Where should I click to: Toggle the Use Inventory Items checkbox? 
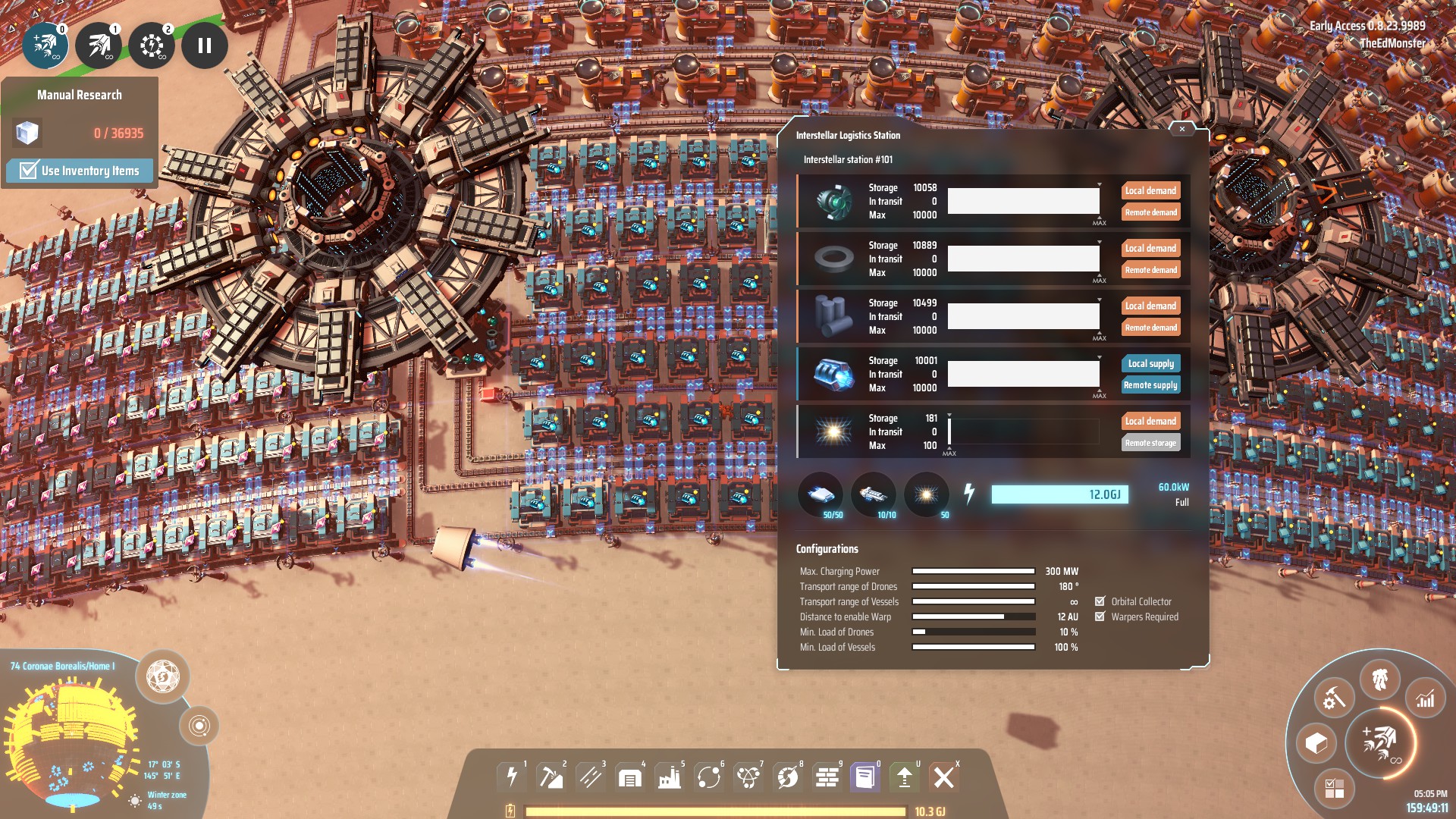click(x=29, y=171)
